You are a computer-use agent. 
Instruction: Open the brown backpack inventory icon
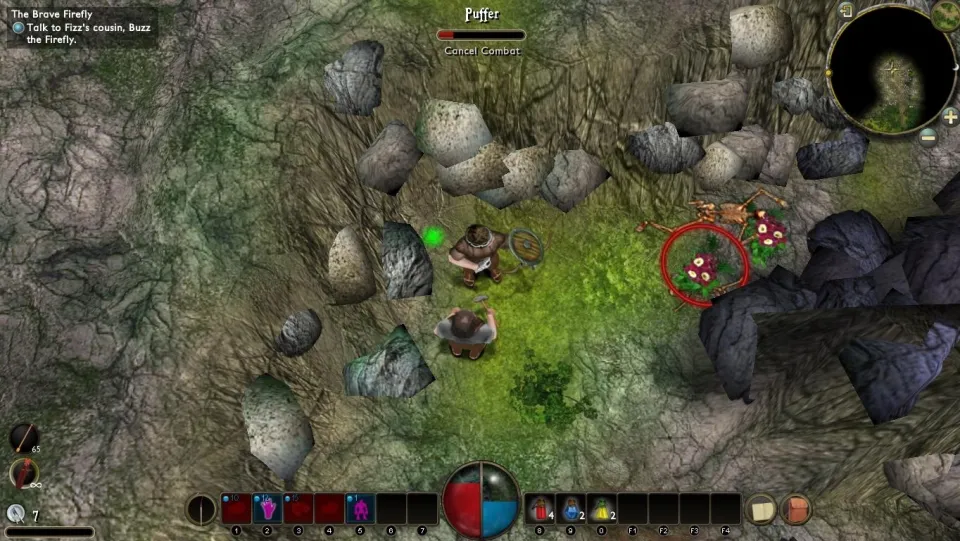796,509
